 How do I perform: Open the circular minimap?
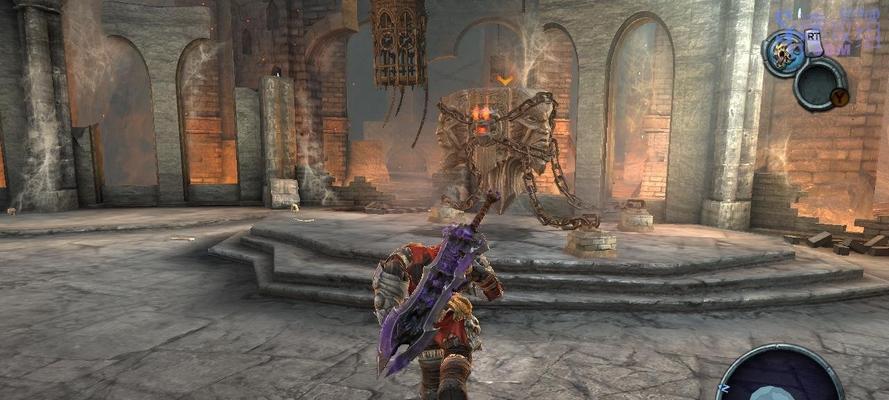point(781,378)
